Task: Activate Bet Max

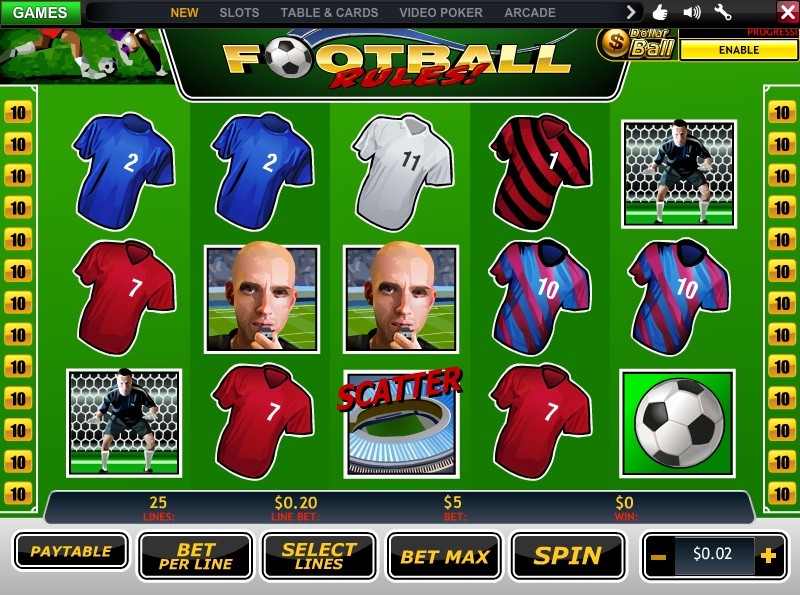Action: 444,556
